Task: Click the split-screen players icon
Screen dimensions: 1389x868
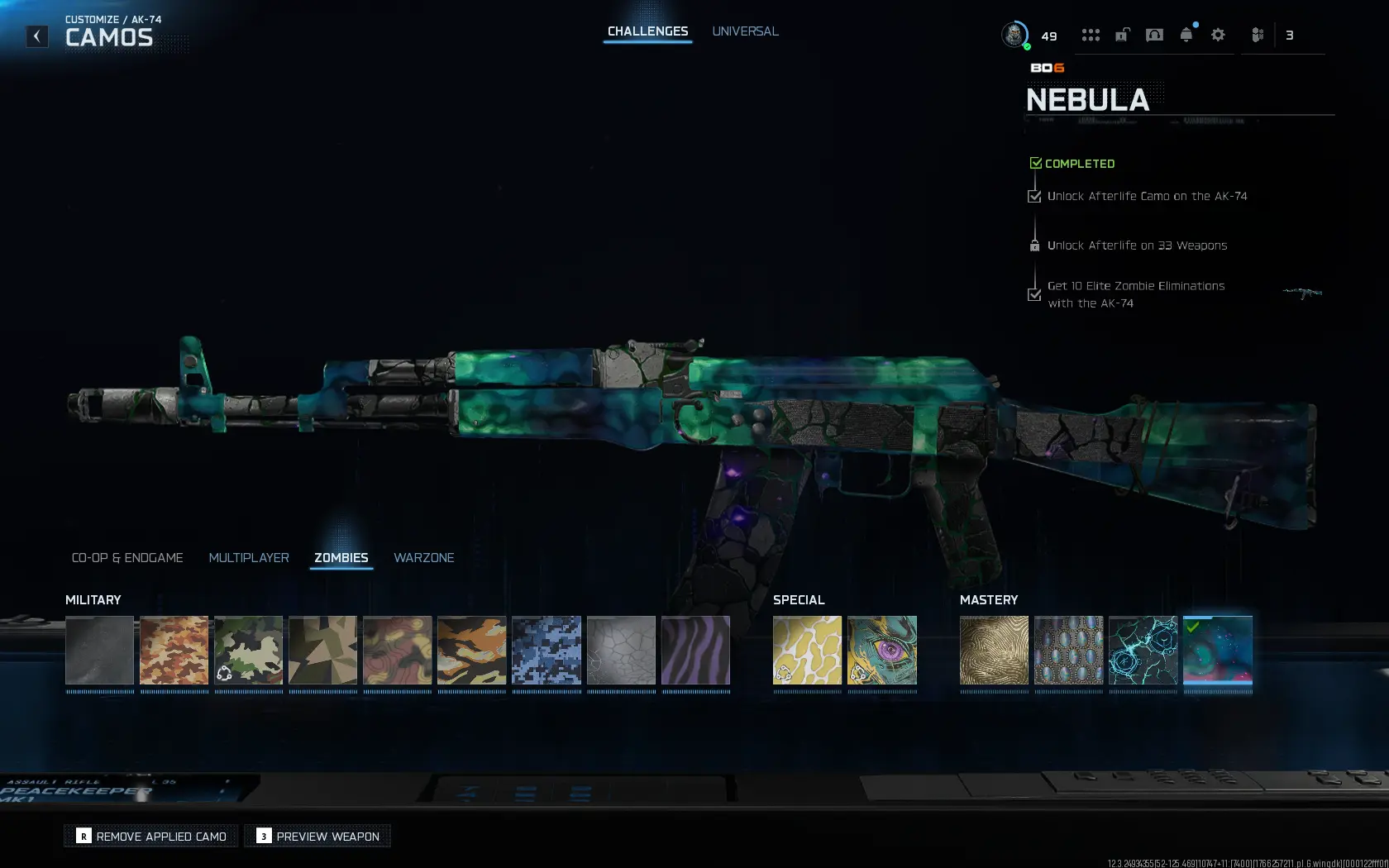Action: pyautogui.click(x=1258, y=35)
